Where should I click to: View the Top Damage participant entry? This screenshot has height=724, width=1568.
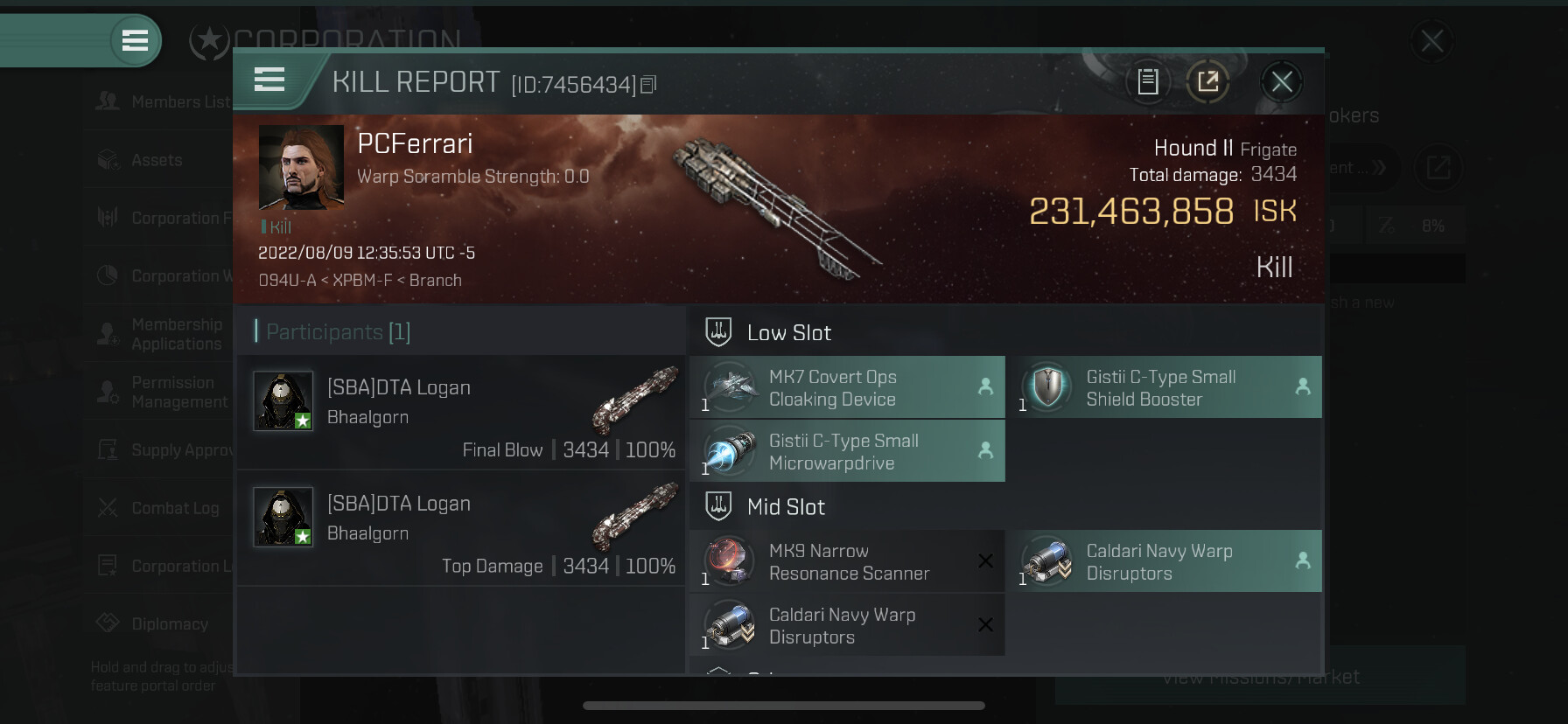point(461,528)
